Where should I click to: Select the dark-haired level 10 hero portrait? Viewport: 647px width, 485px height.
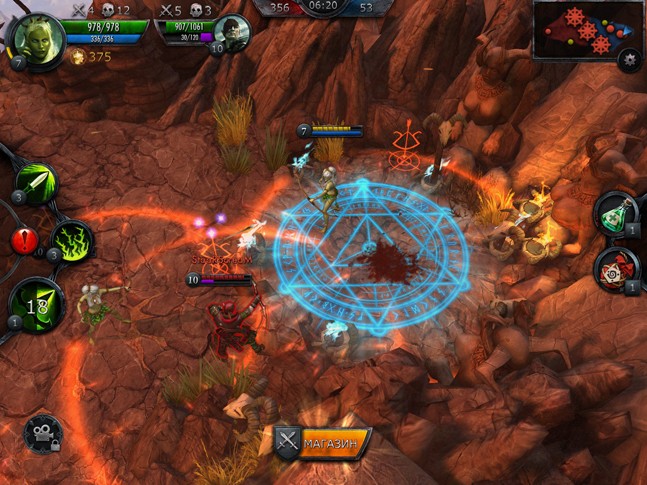point(231,32)
